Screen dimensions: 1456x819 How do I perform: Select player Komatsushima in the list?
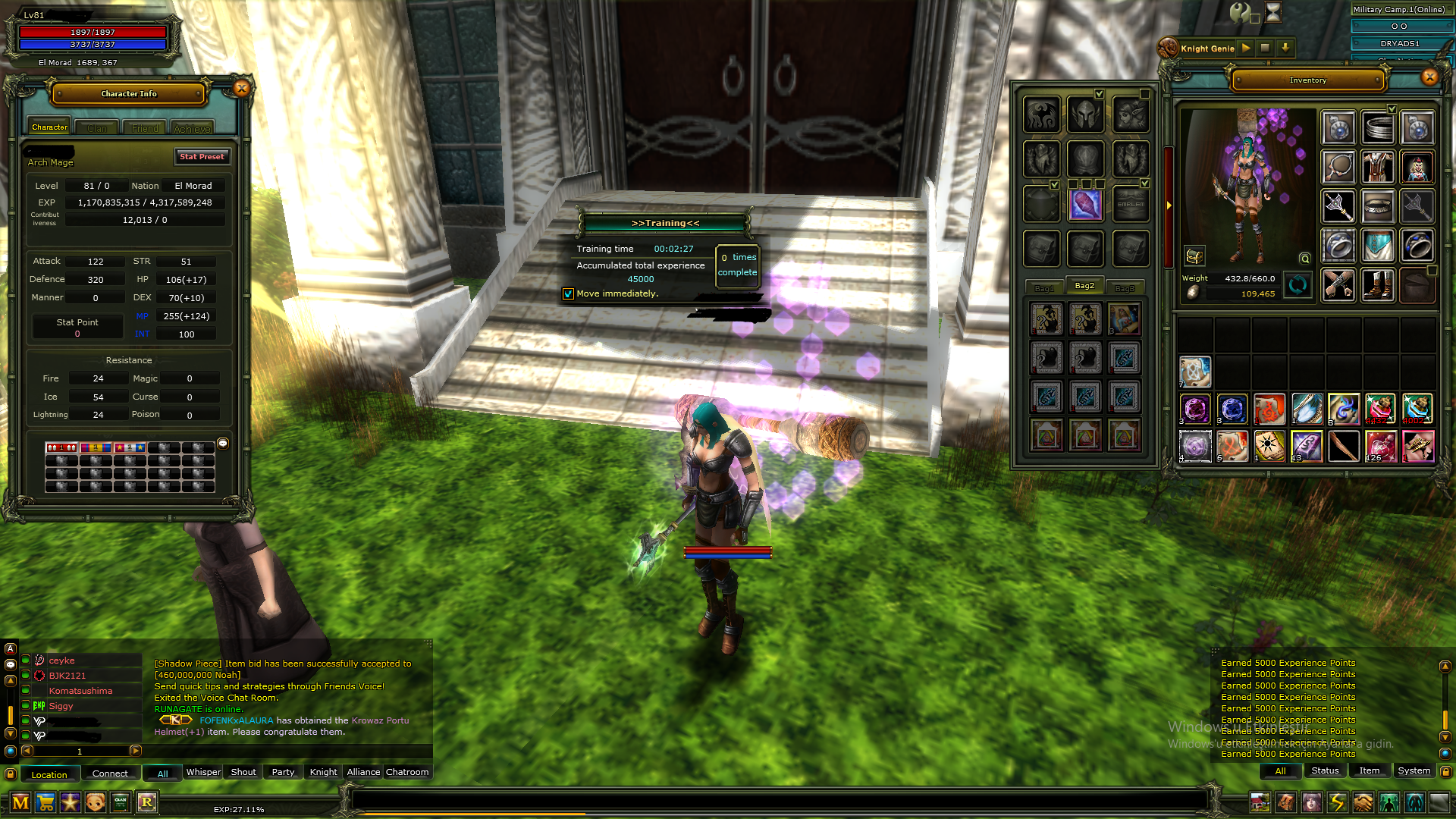pyautogui.click(x=80, y=691)
